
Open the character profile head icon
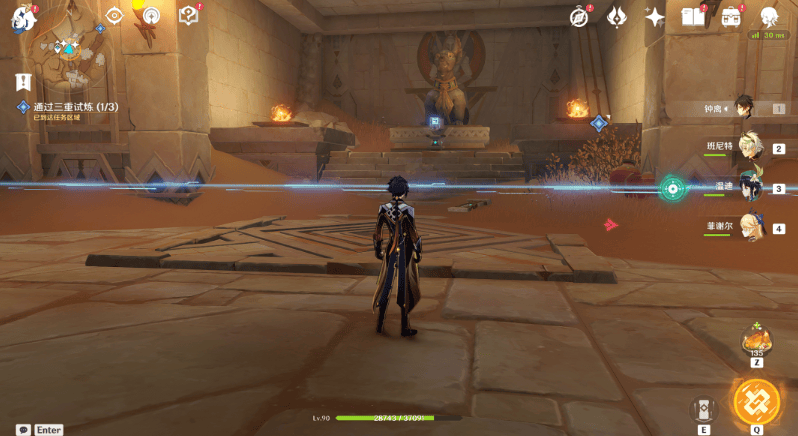(769, 17)
